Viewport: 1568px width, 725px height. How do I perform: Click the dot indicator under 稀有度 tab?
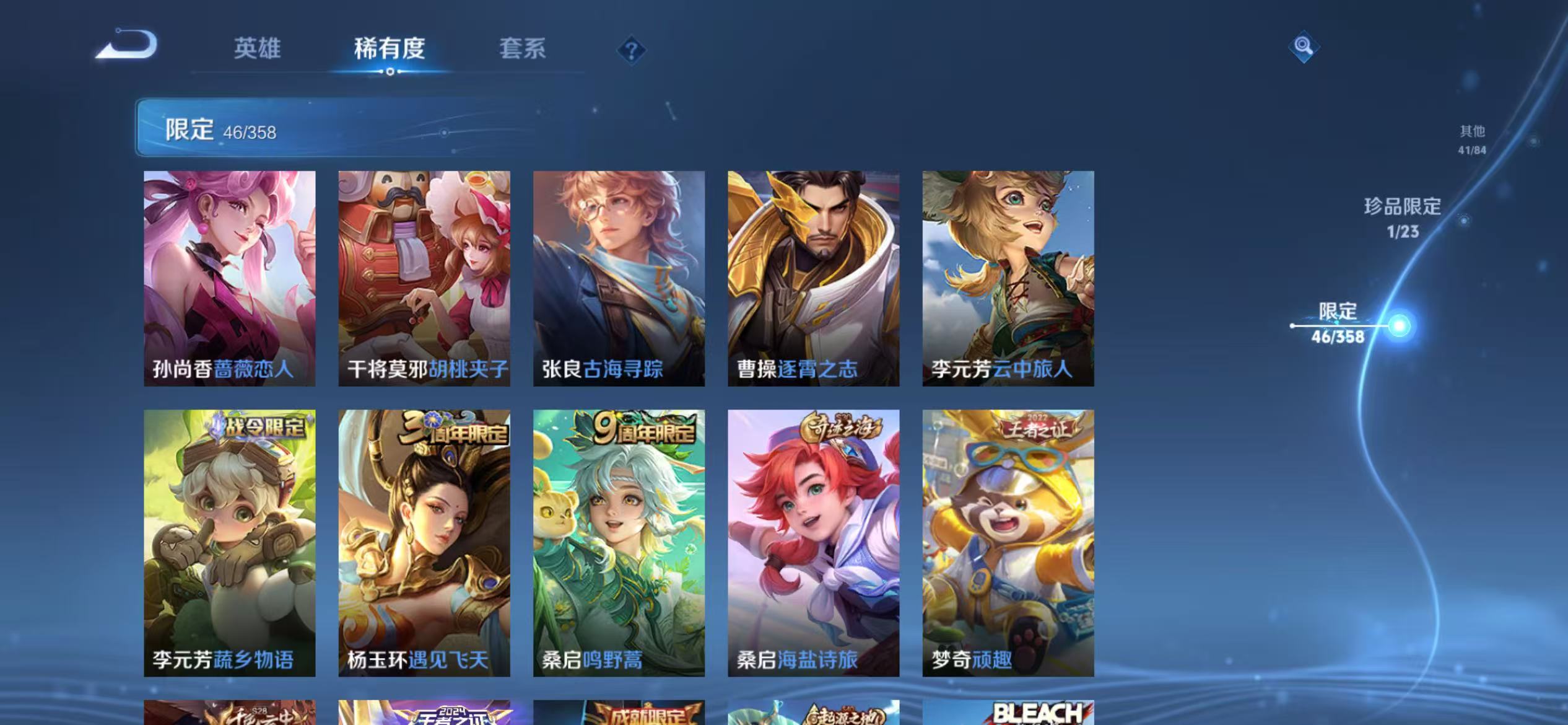(x=390, y=71)
